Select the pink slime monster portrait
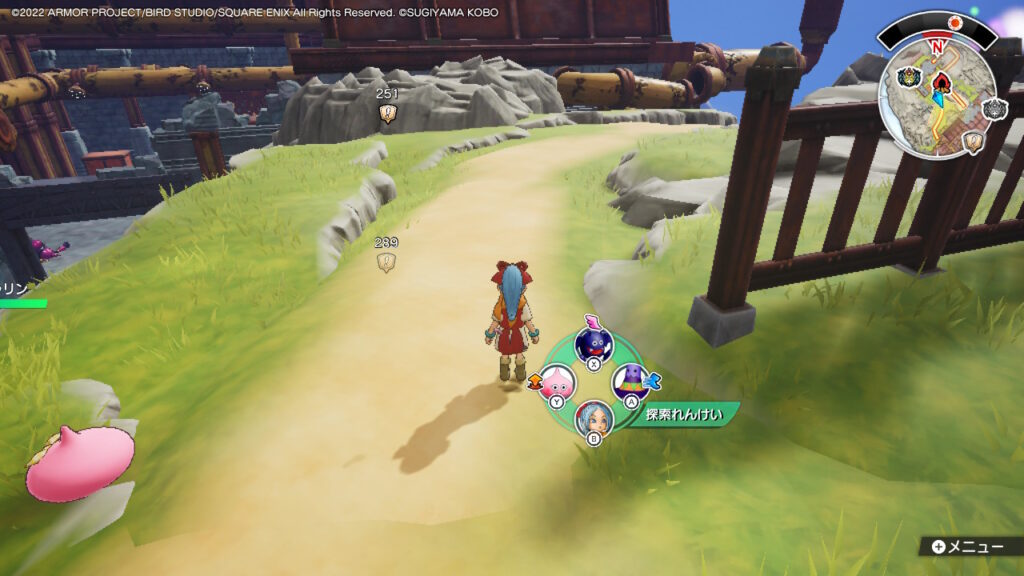Viewport: 1024px width, 576px height. [x=557, y=381]
